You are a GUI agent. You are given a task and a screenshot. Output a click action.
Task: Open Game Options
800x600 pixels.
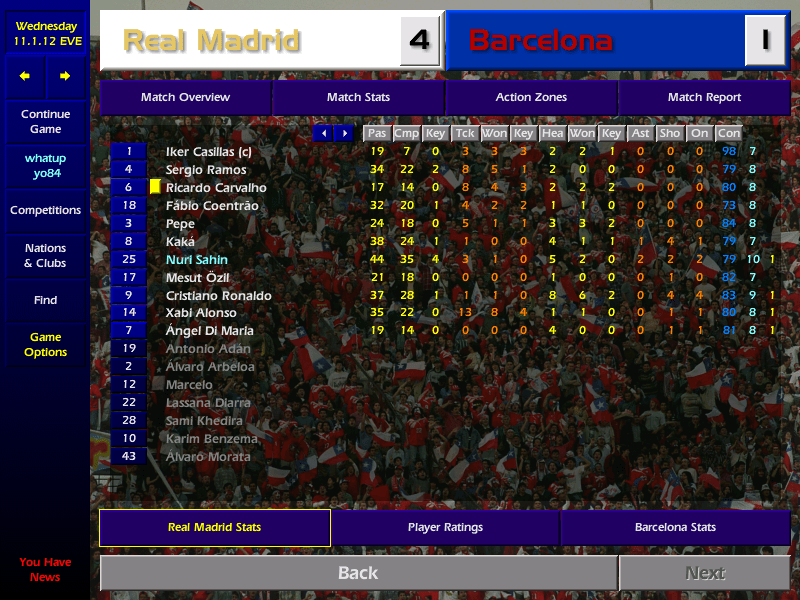pos(45,345)
